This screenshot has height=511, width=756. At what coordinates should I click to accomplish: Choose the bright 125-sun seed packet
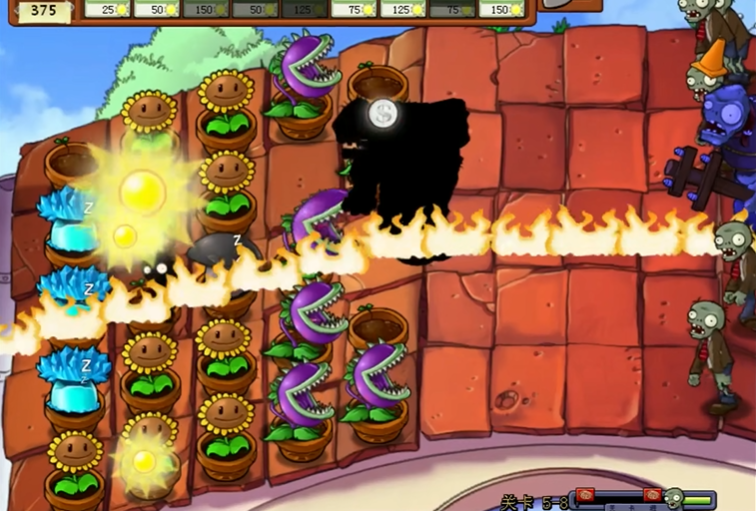pyautogui.click(x=403, y=8)
